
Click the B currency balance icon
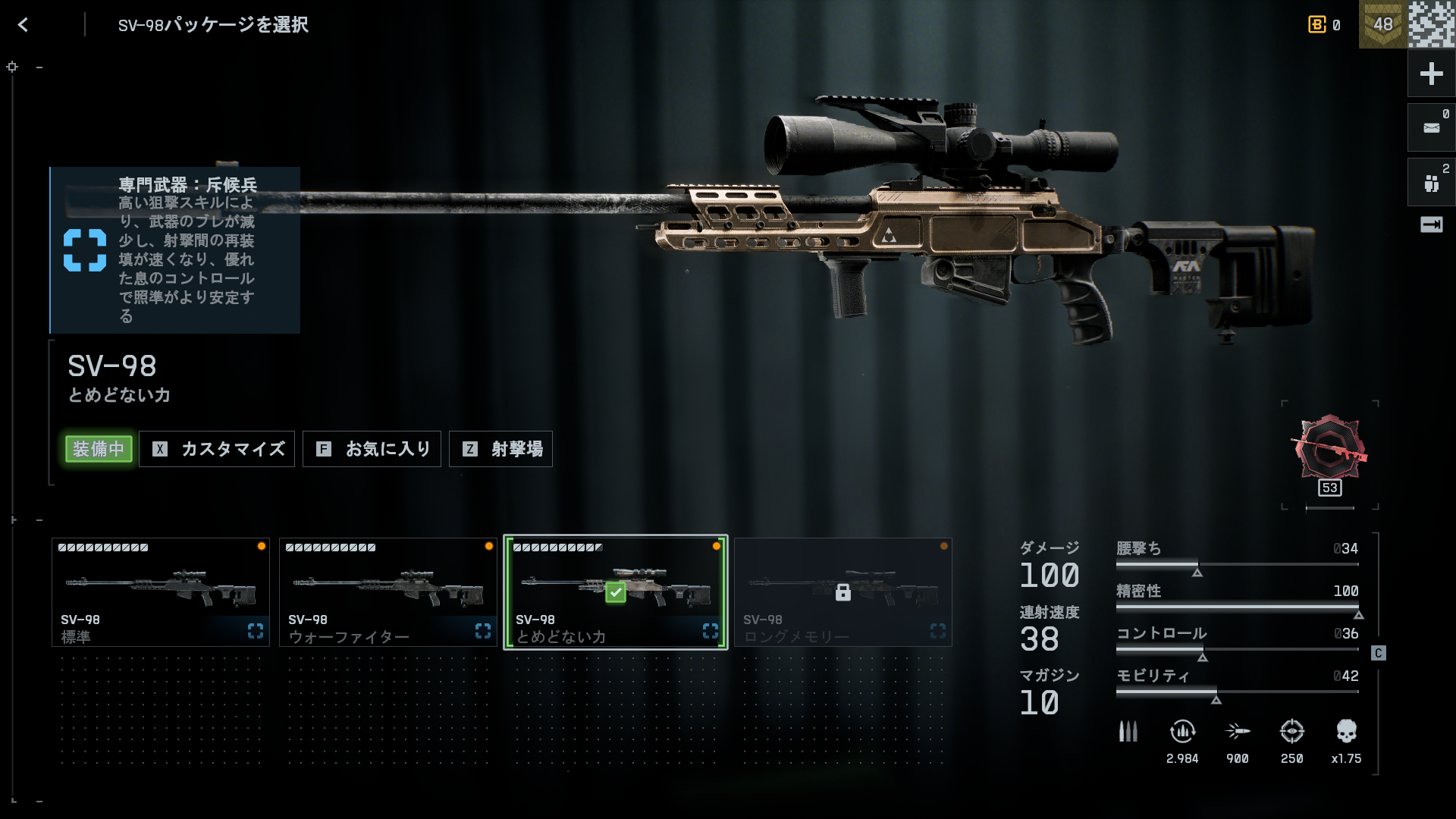point(1316,25)
